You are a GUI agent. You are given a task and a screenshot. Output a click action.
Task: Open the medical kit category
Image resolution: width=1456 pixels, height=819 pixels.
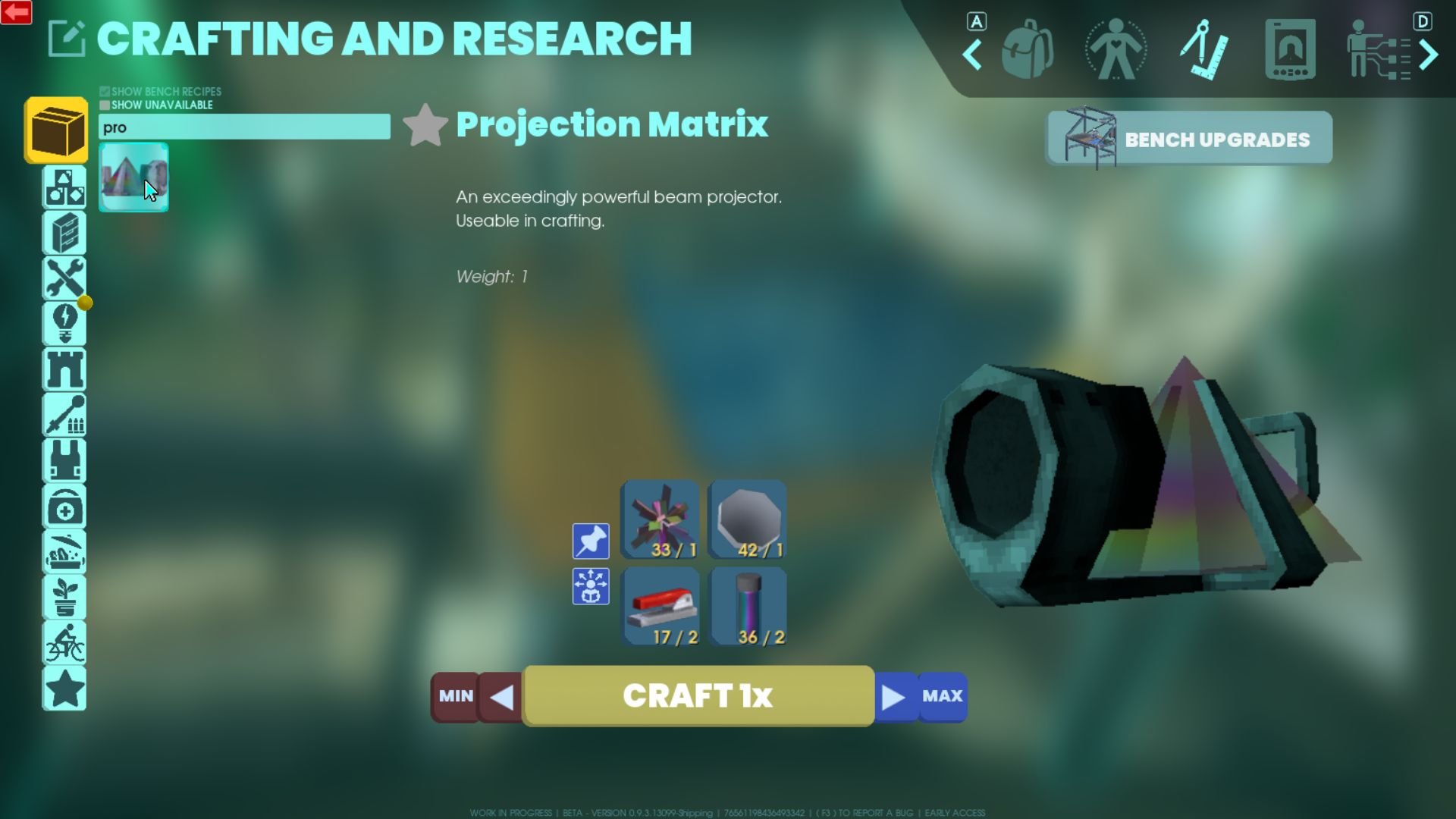(64, 507)
